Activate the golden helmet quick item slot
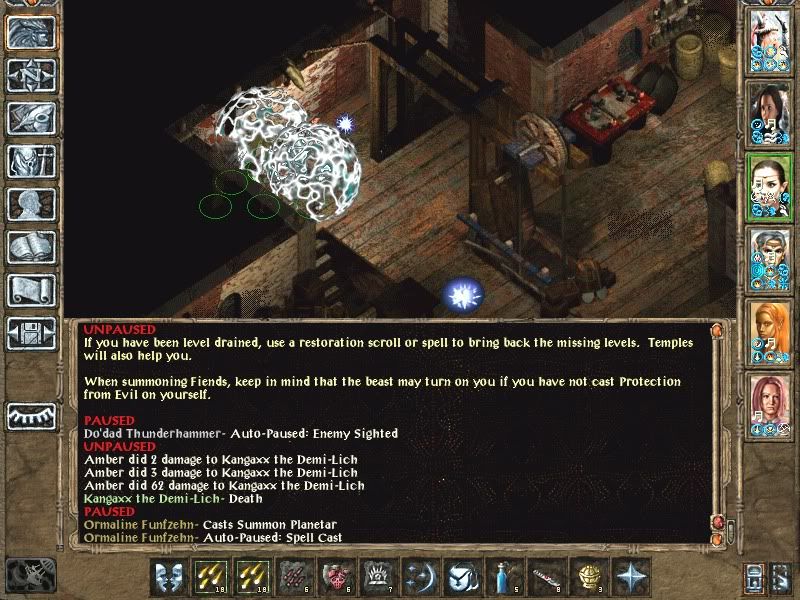This screenshot has height=600, width=800. tap(586, 578)
